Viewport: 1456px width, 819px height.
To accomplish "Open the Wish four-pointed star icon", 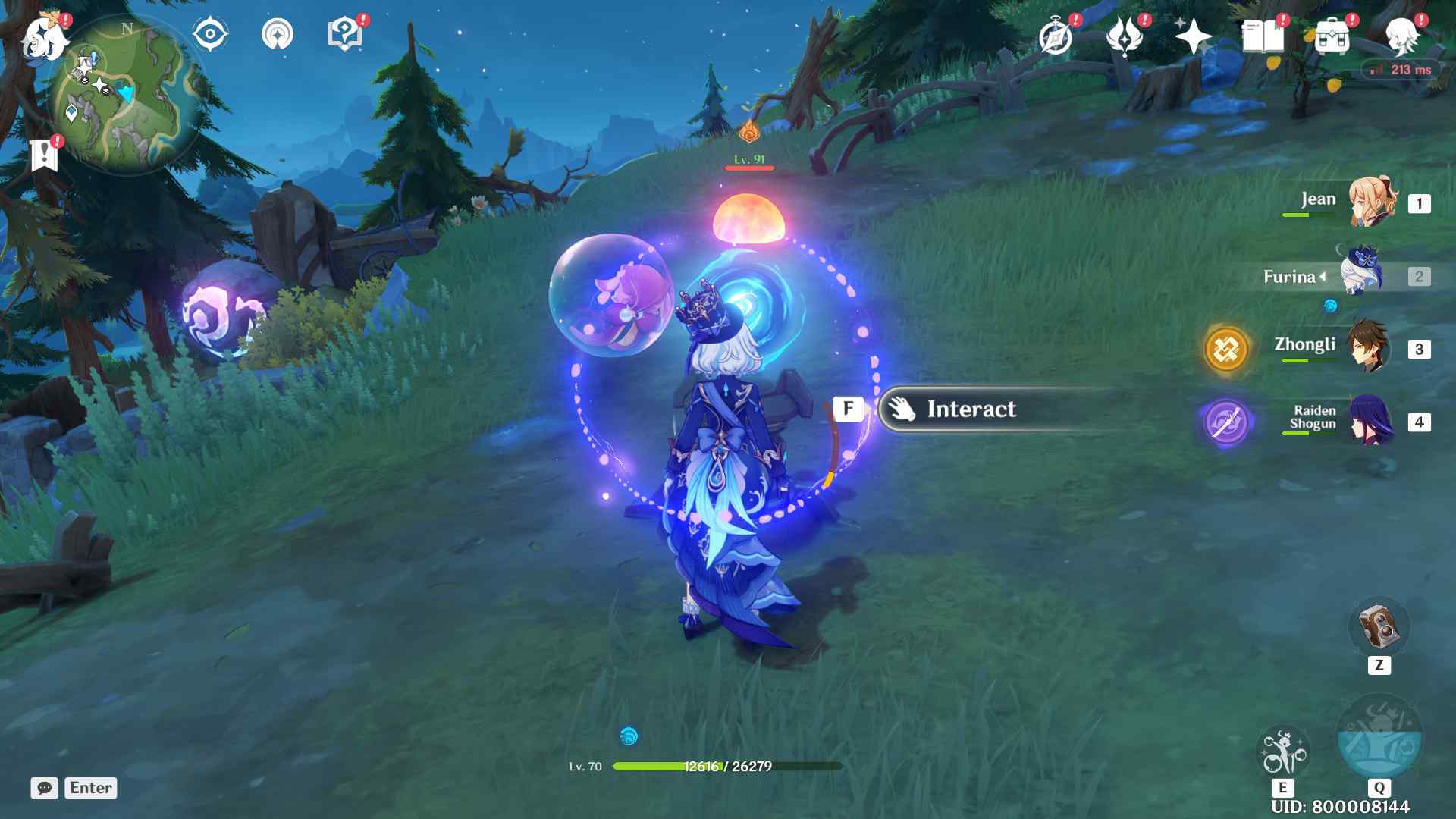I will point(1192,36).
